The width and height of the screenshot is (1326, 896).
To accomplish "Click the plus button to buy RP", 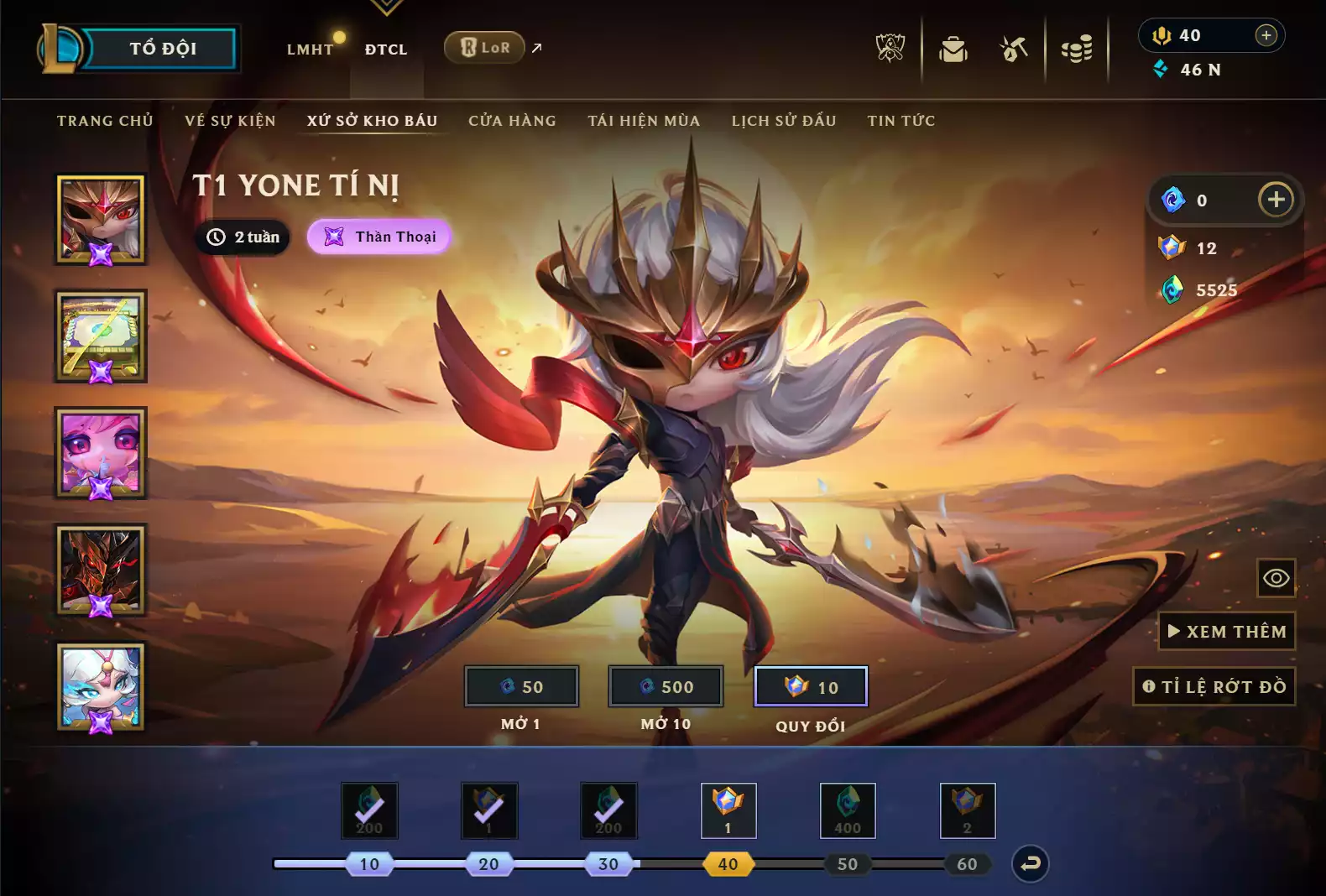I will [1266, 35].
